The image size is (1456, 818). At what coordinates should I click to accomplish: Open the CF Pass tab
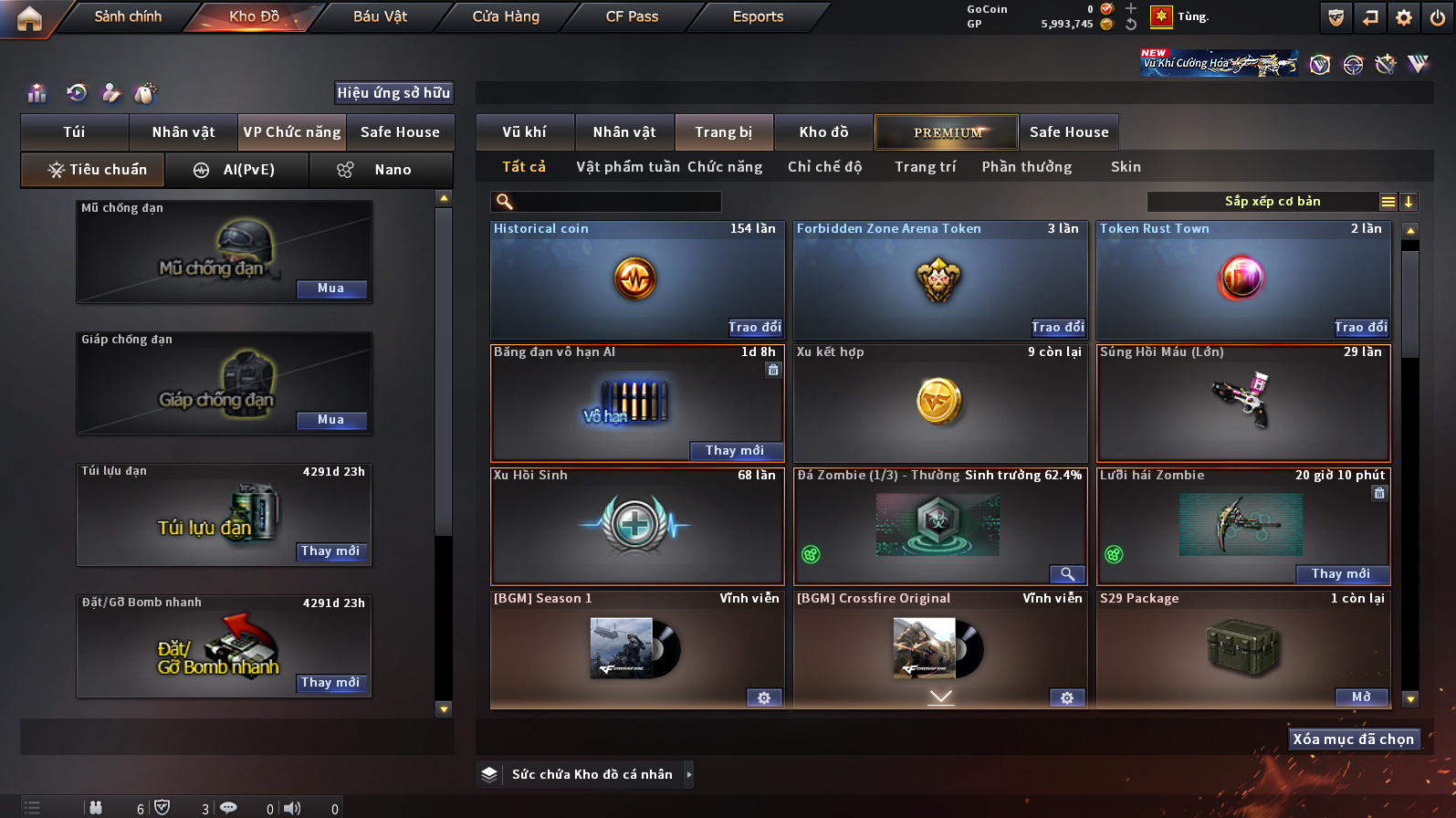632,16
